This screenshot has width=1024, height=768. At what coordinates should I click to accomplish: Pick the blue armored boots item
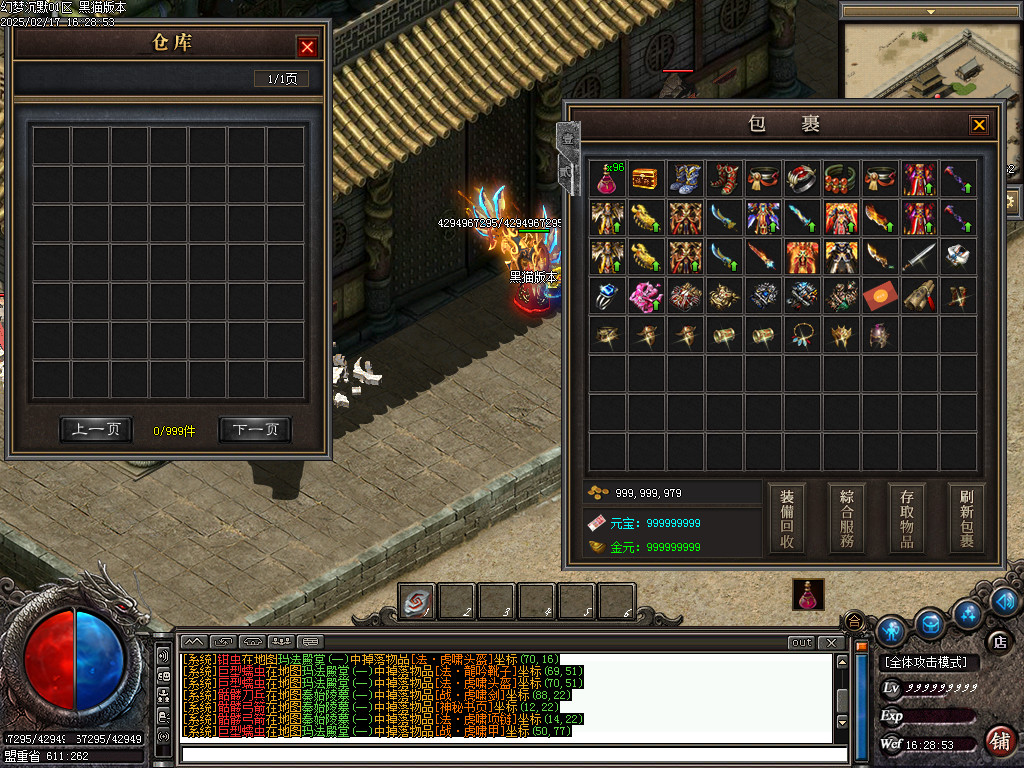click(x=685, y=179)
